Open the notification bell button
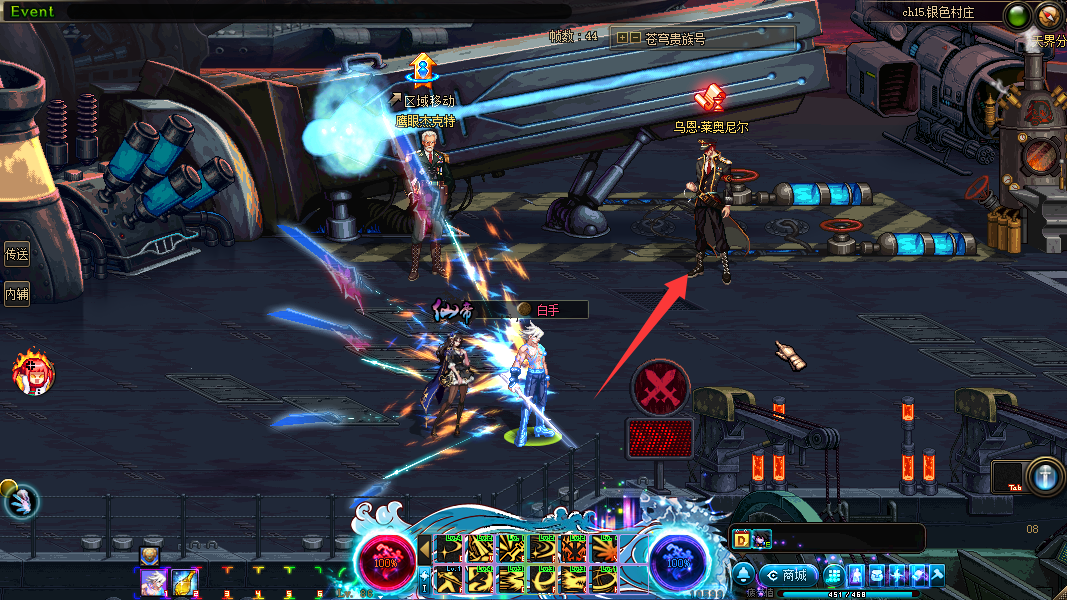1067x600 pixels. click(x=744, y=575)
